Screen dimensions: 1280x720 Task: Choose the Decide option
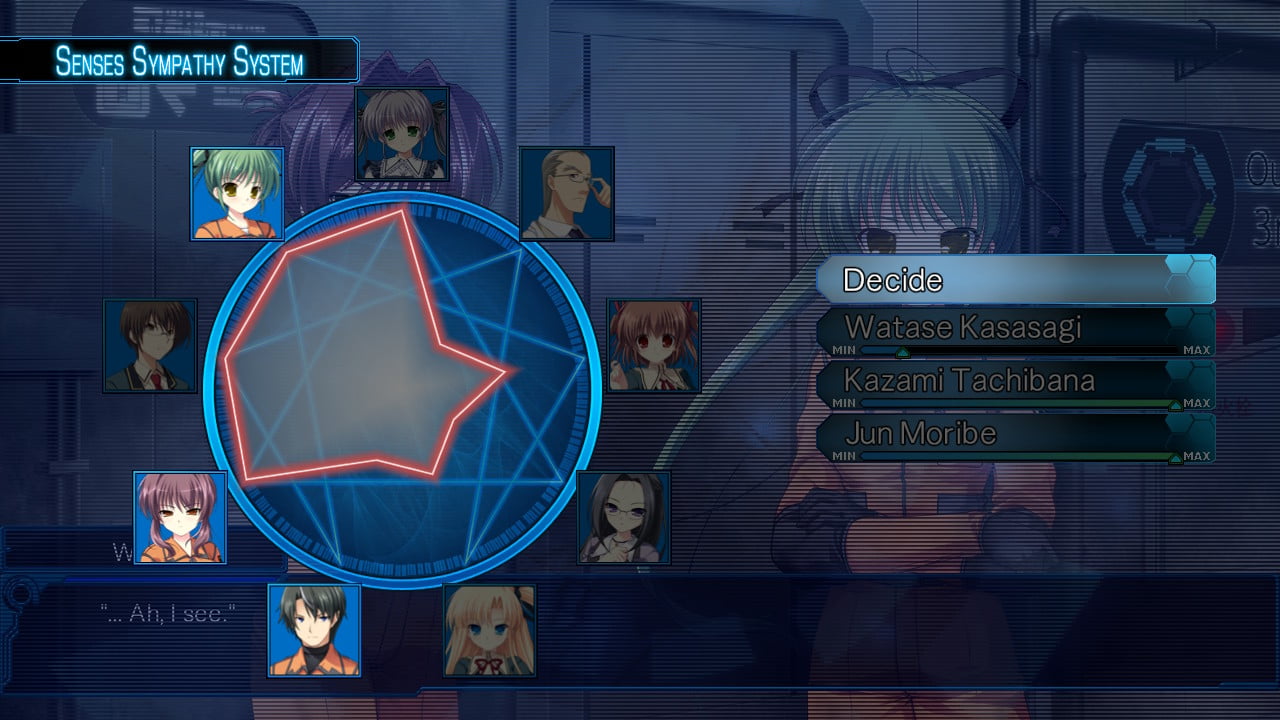(1015, 279)
